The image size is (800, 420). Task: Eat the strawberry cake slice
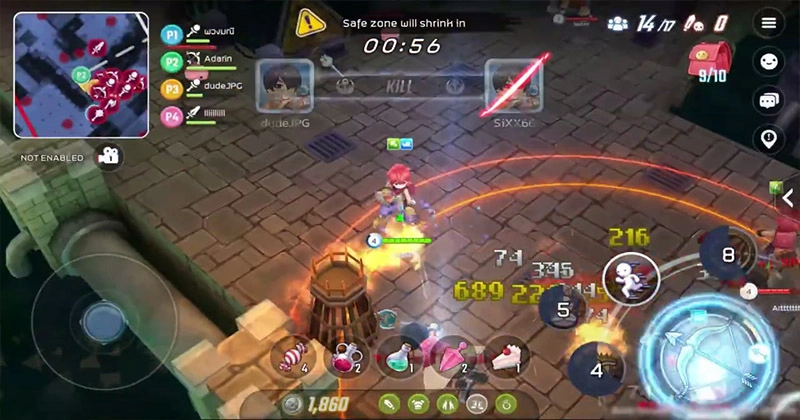[507, 356]
